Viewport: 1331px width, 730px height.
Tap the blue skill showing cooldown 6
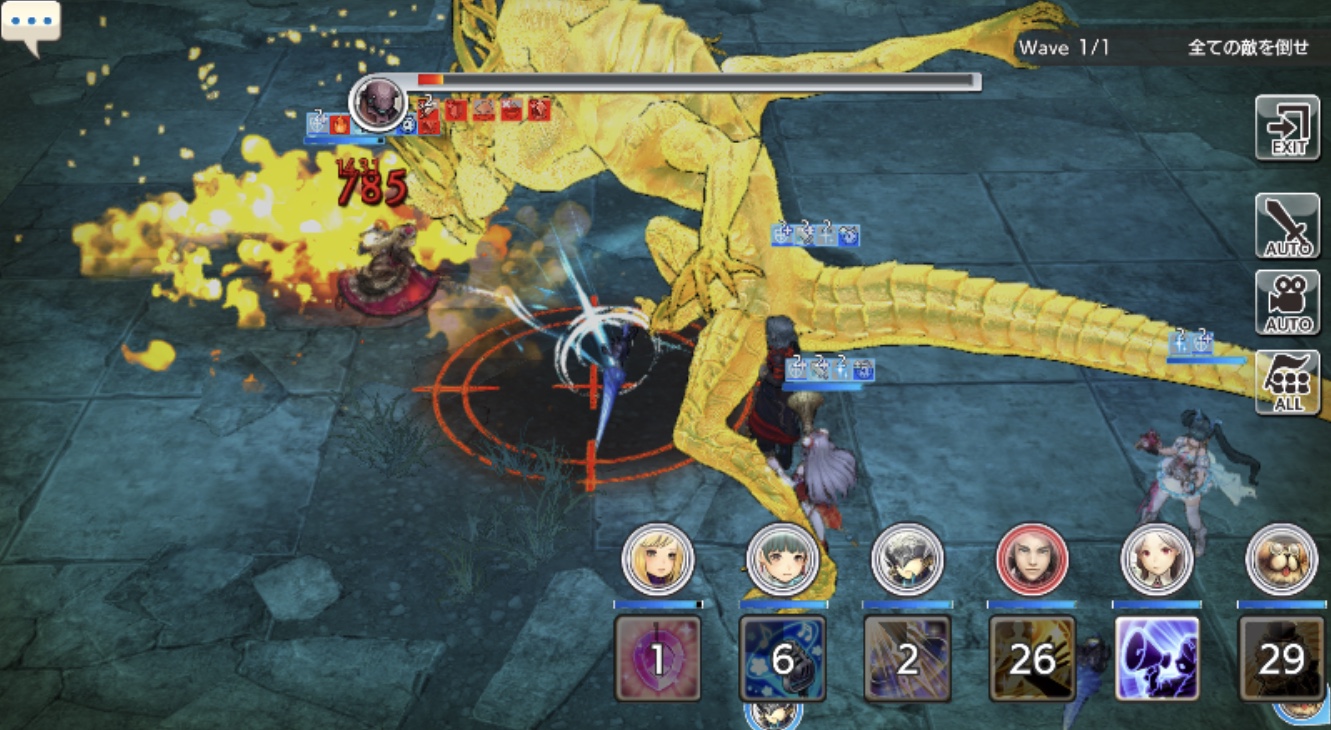[782, 658]
